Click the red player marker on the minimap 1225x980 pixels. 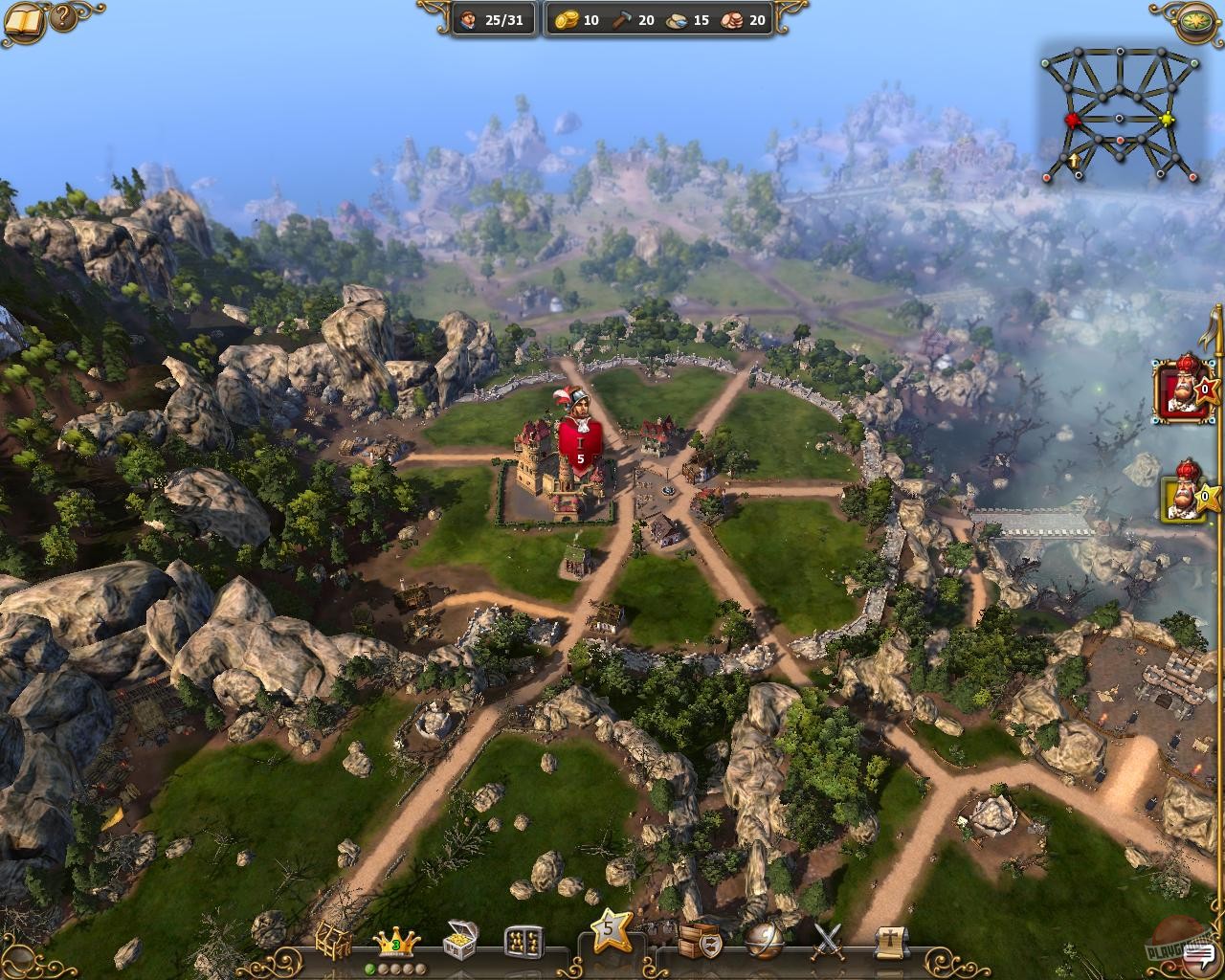tap(1072, 122)
